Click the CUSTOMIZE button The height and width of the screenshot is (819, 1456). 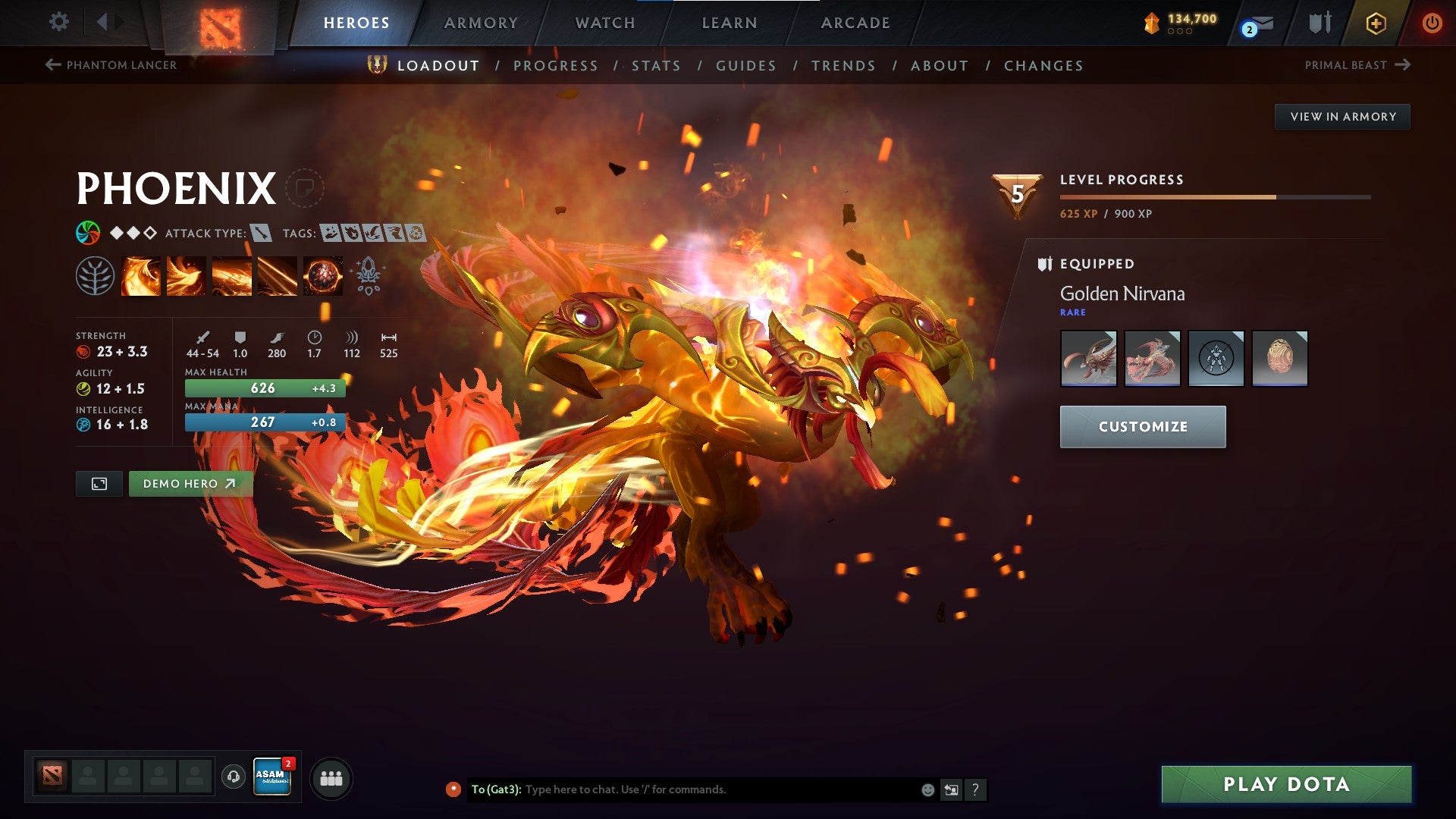1141,426
